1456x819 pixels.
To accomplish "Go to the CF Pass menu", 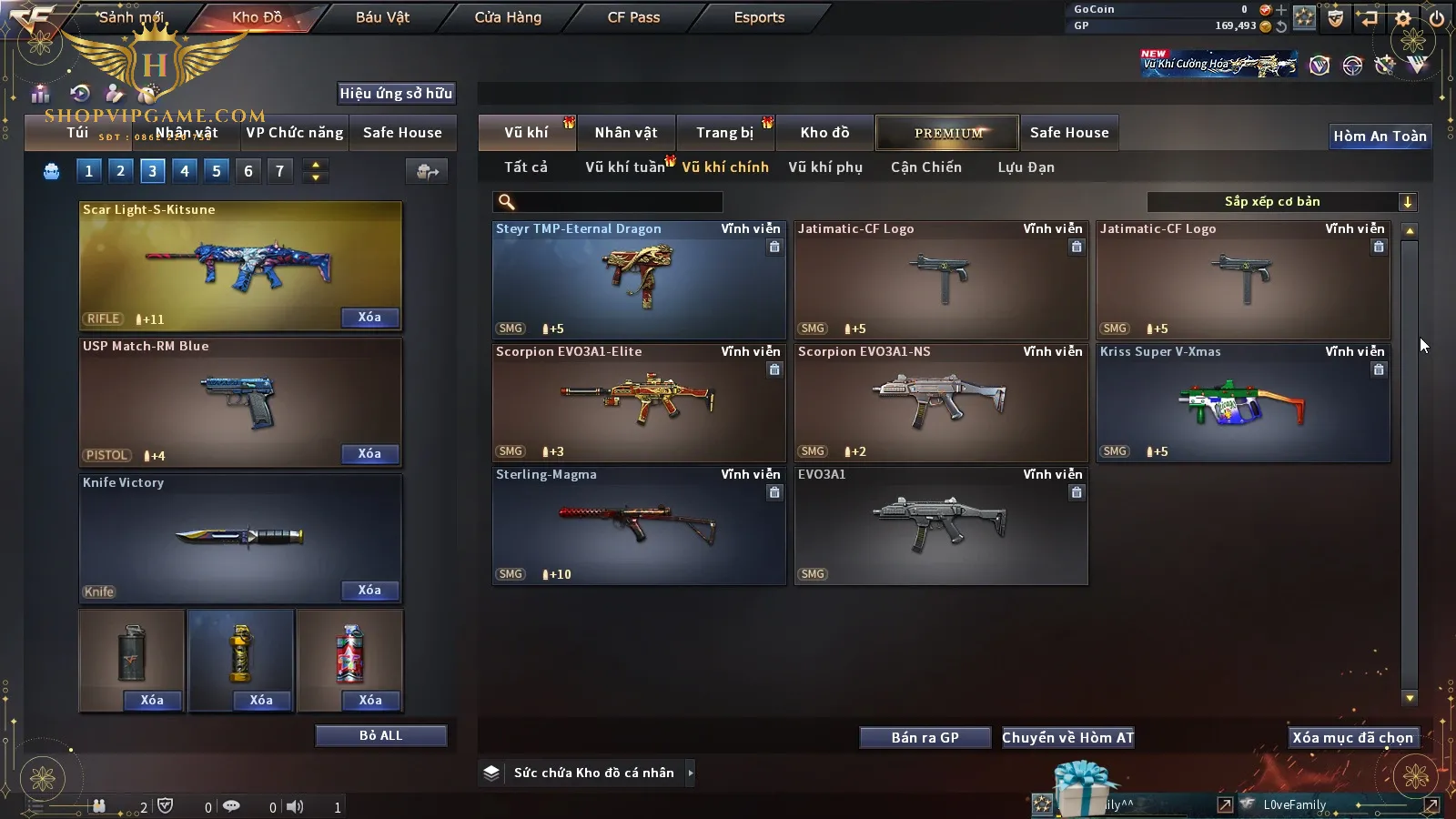I will click(633, 17).
